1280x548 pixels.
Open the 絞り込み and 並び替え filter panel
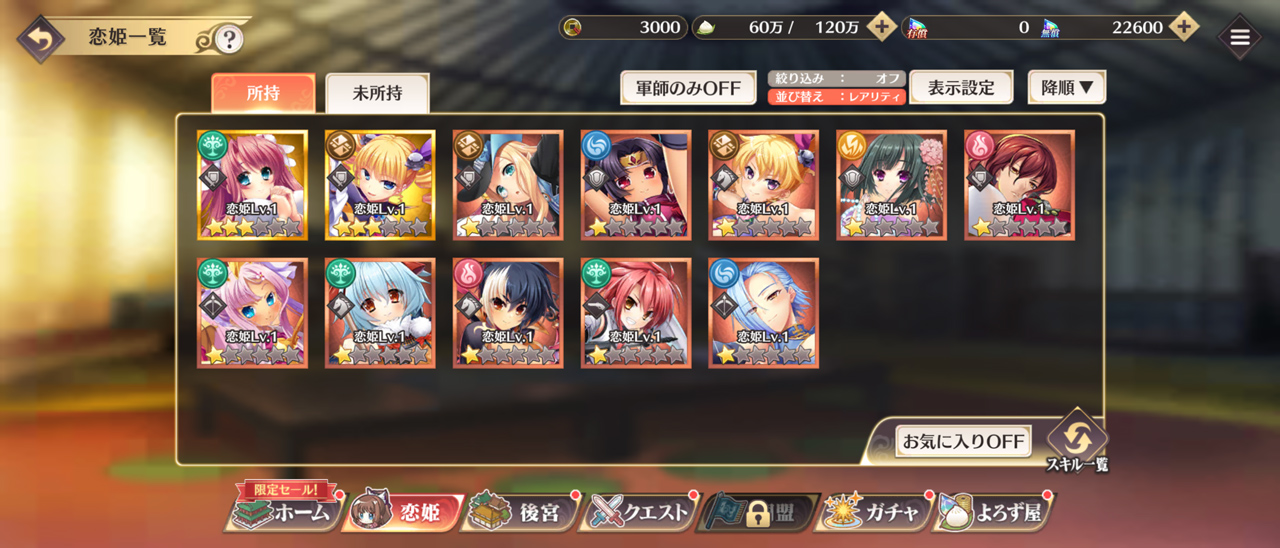click(x=837, y=88)
